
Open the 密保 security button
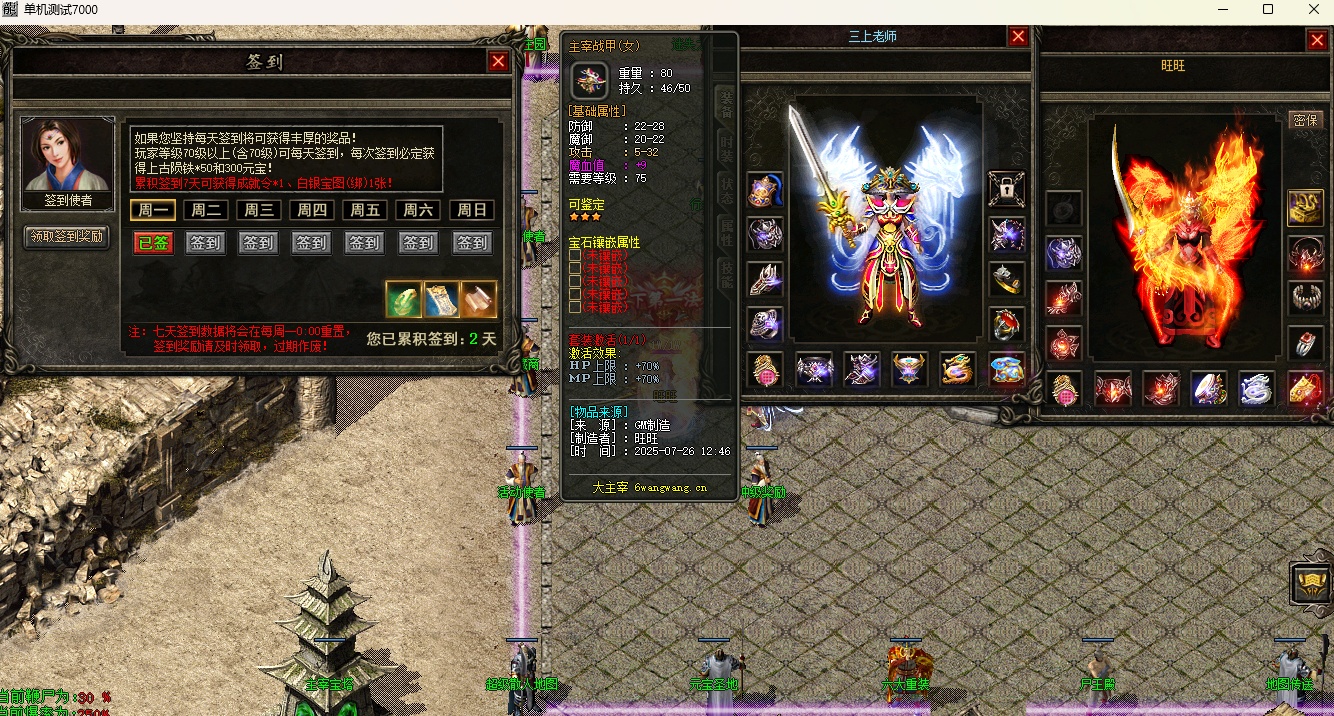click(1305, 120)
